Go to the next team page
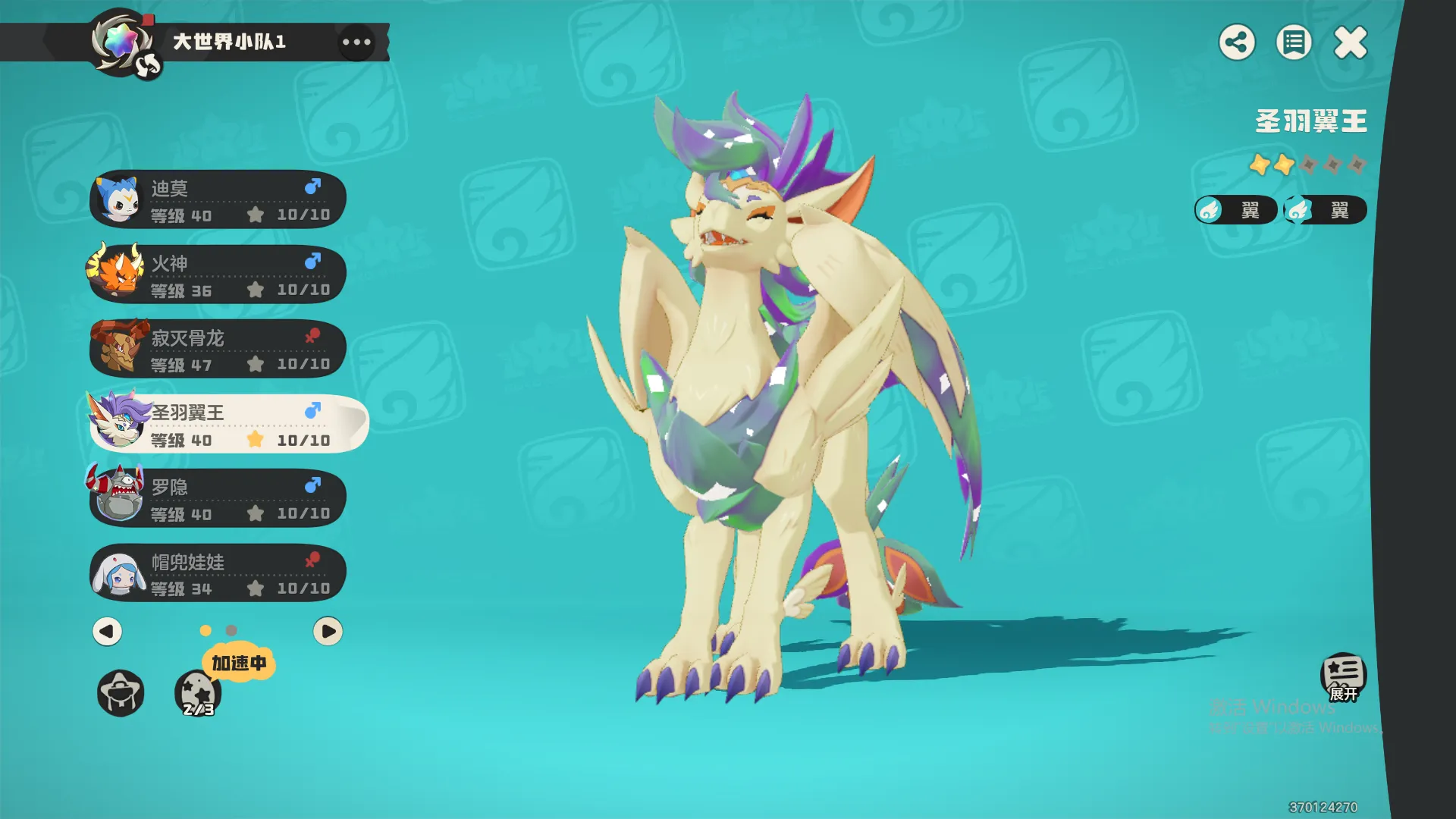1456x819 pixels. point(328,631)
